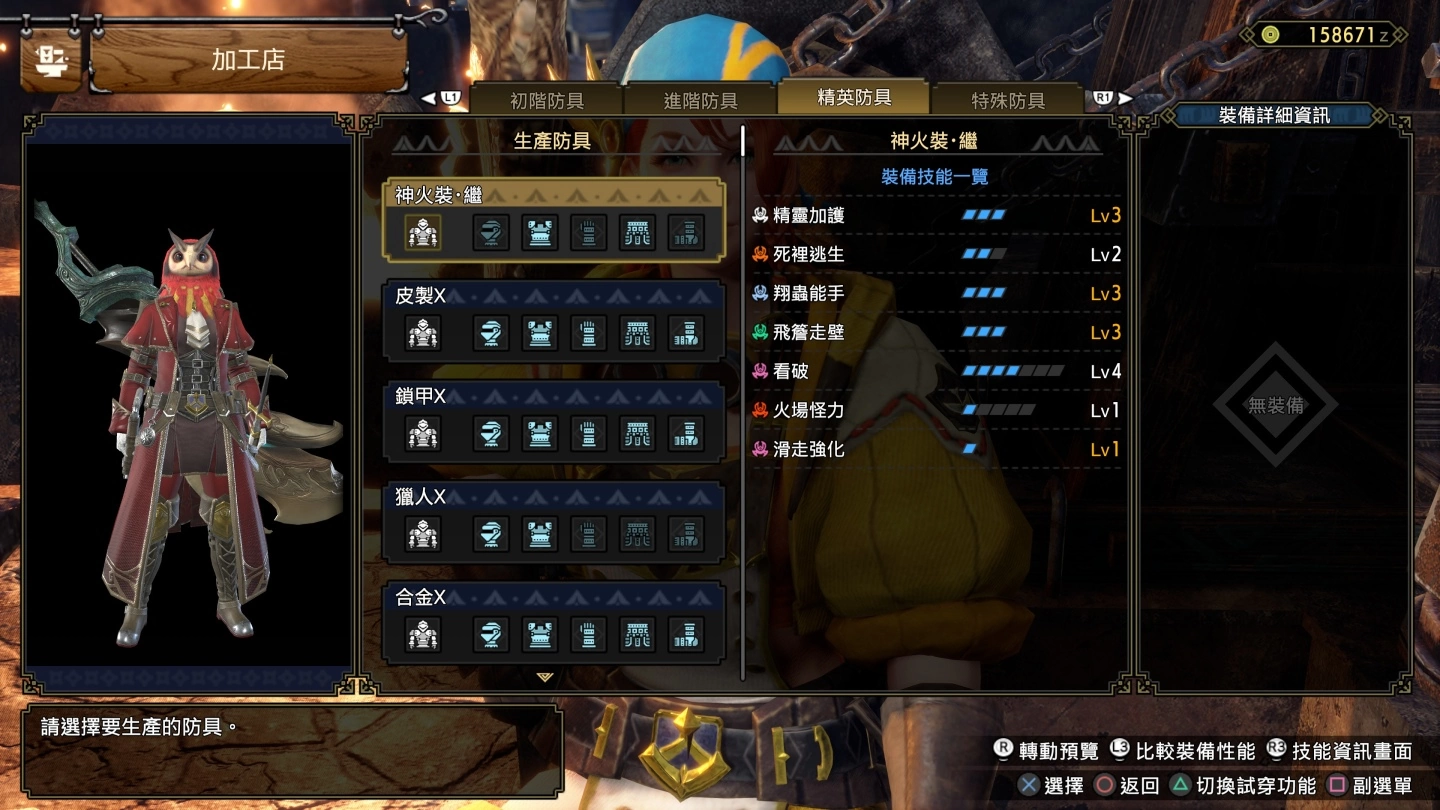
Task: Select the helmet icon in the 皮製X row
Action: tap(492, 334)
